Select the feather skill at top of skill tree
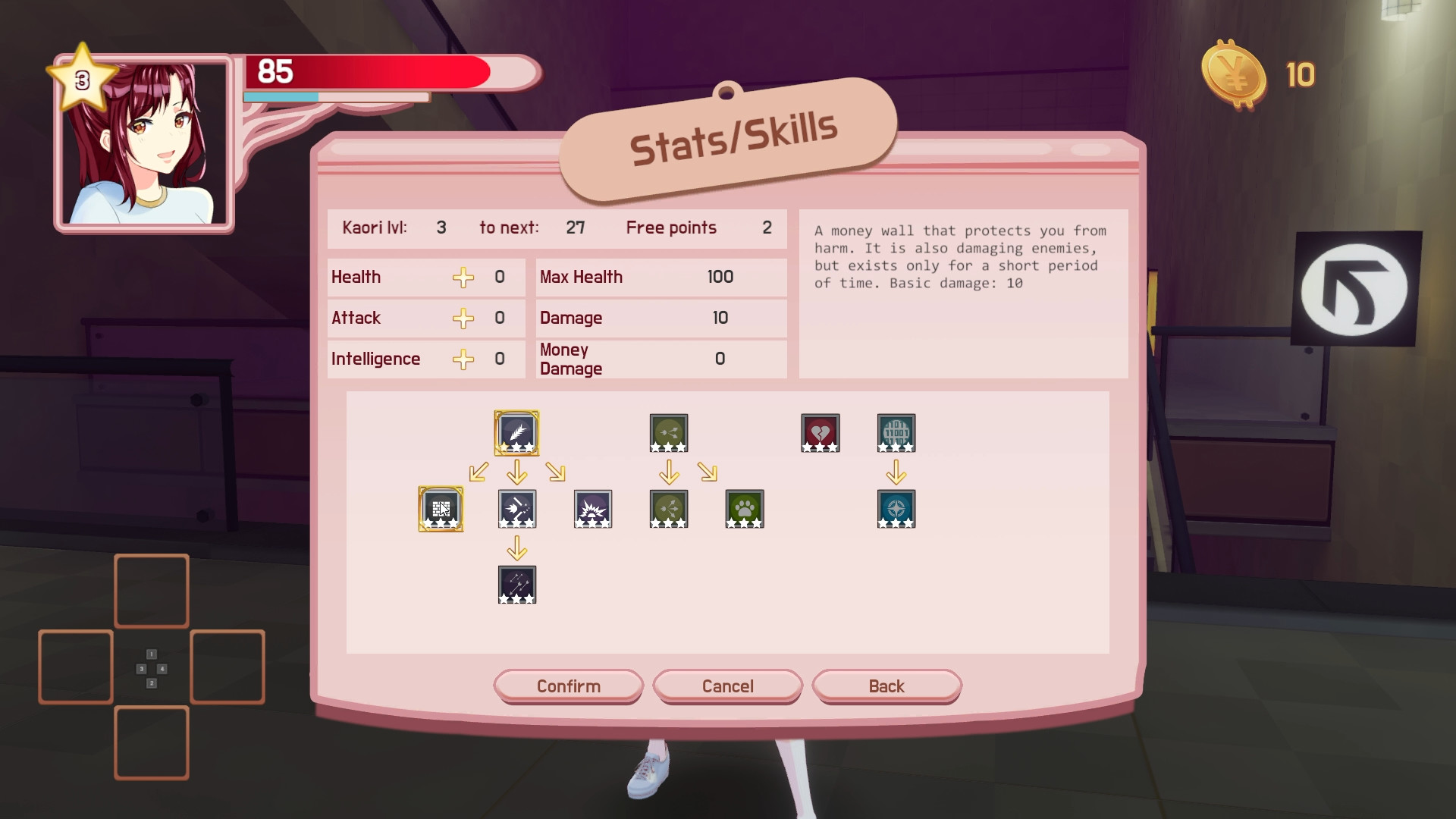 point(517,432)
